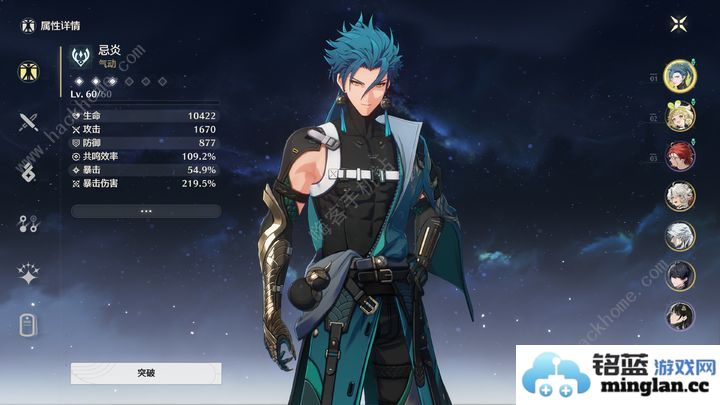Switch to the node-branch skills tab
This screenshot has width=720, height=405.
click(28, 224)
